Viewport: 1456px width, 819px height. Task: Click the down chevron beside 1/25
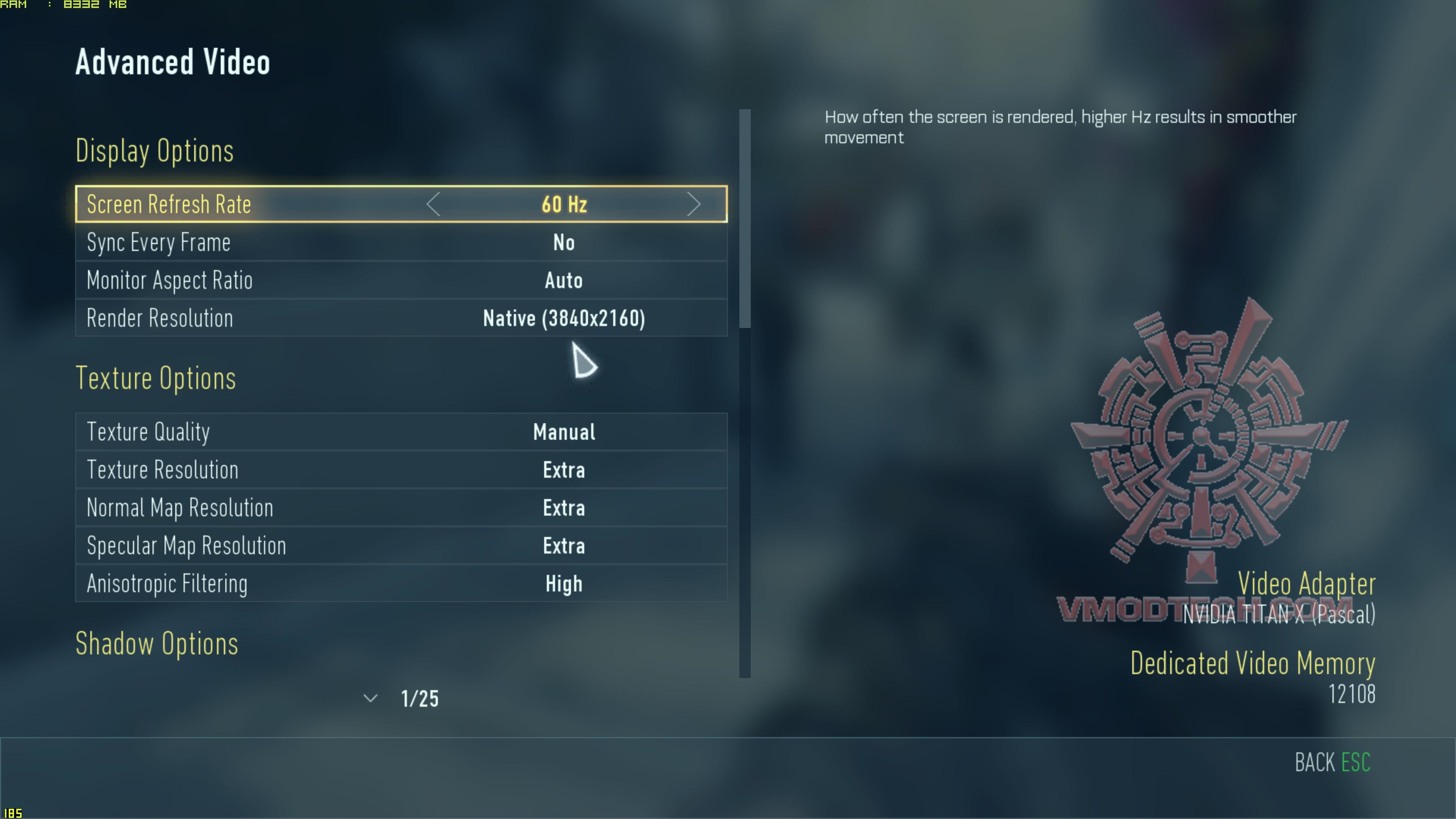370,698
